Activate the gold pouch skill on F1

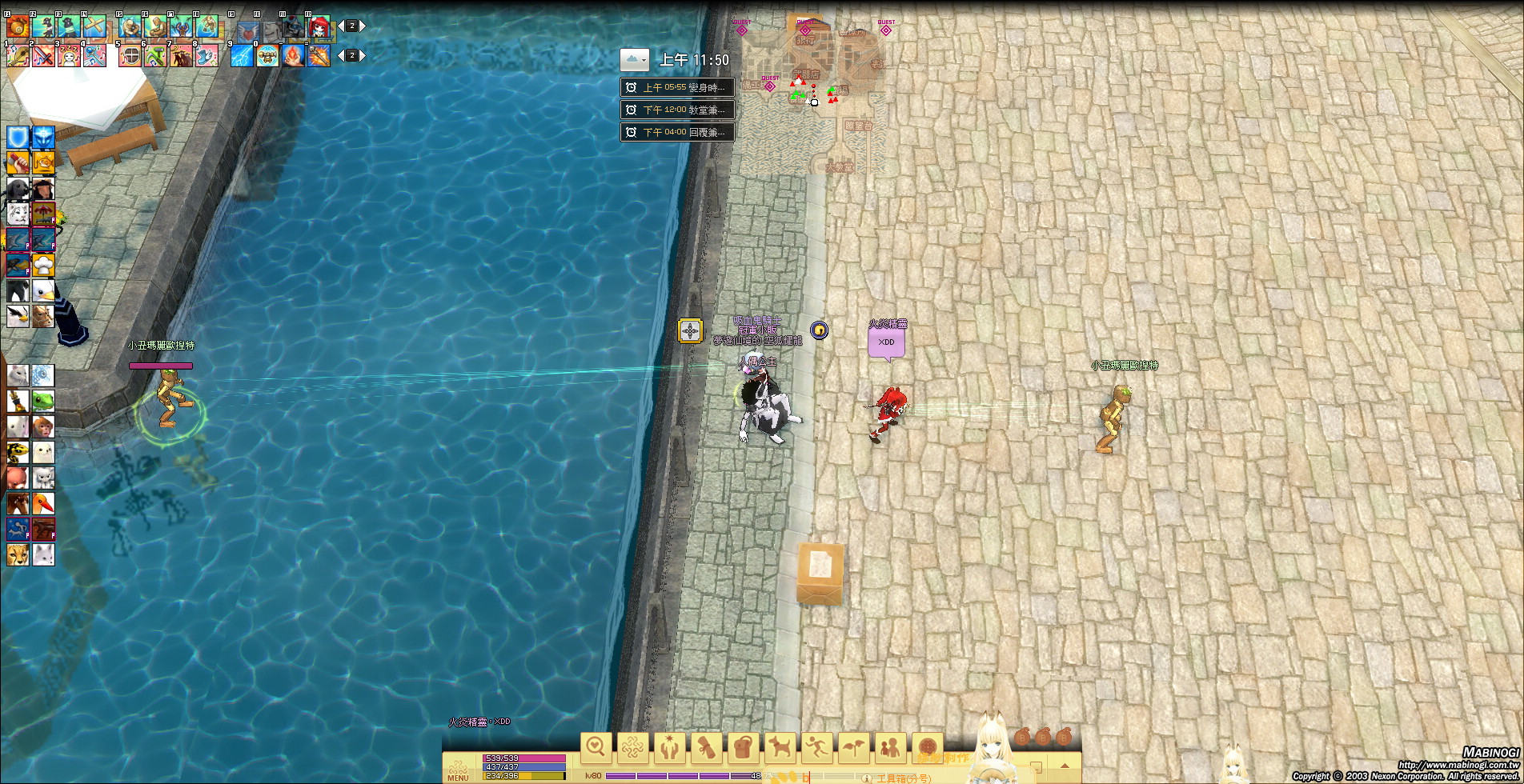coord(18,28)
